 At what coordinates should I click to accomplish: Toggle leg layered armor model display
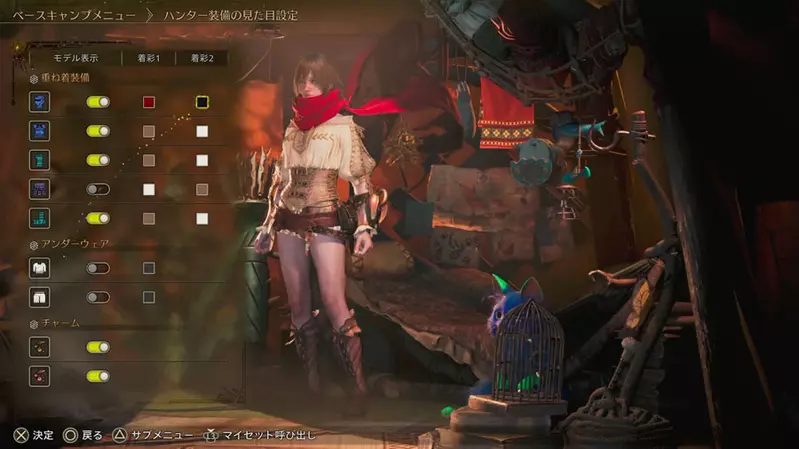click(98, 218)
